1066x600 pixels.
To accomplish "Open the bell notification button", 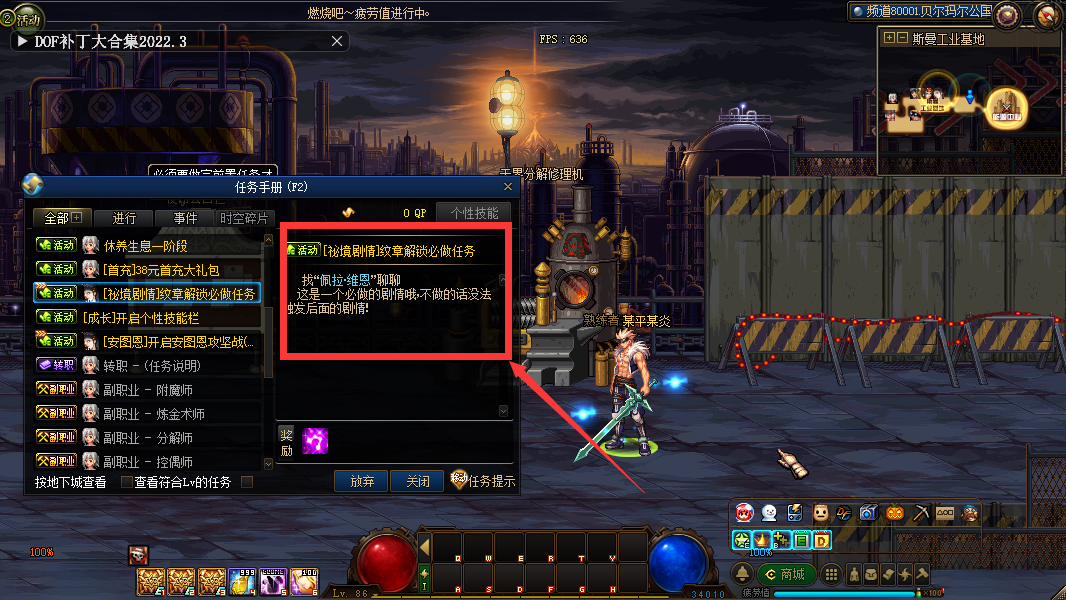I will pos(743,574).
